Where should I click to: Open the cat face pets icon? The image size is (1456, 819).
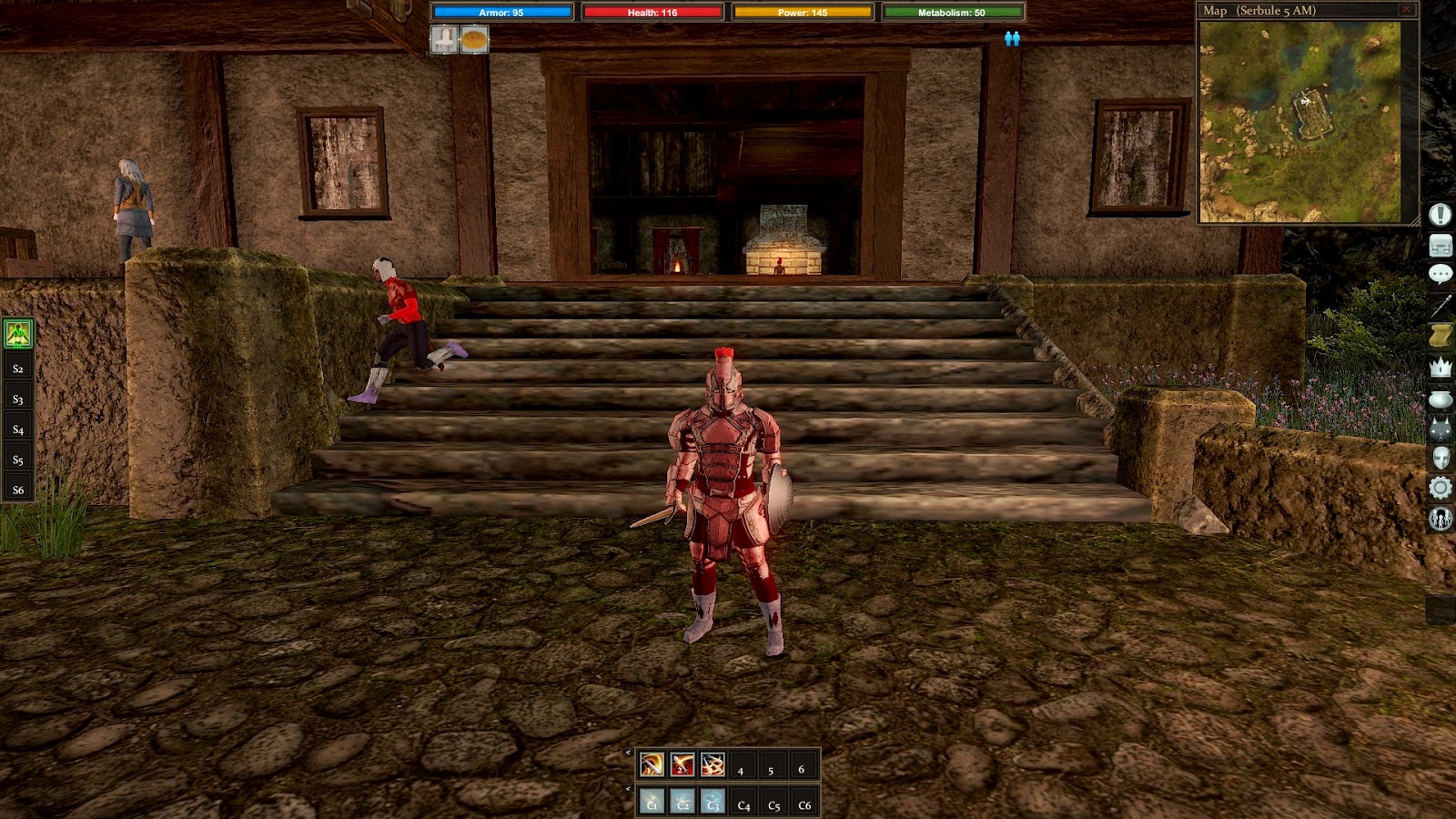tap(1440, 429)
